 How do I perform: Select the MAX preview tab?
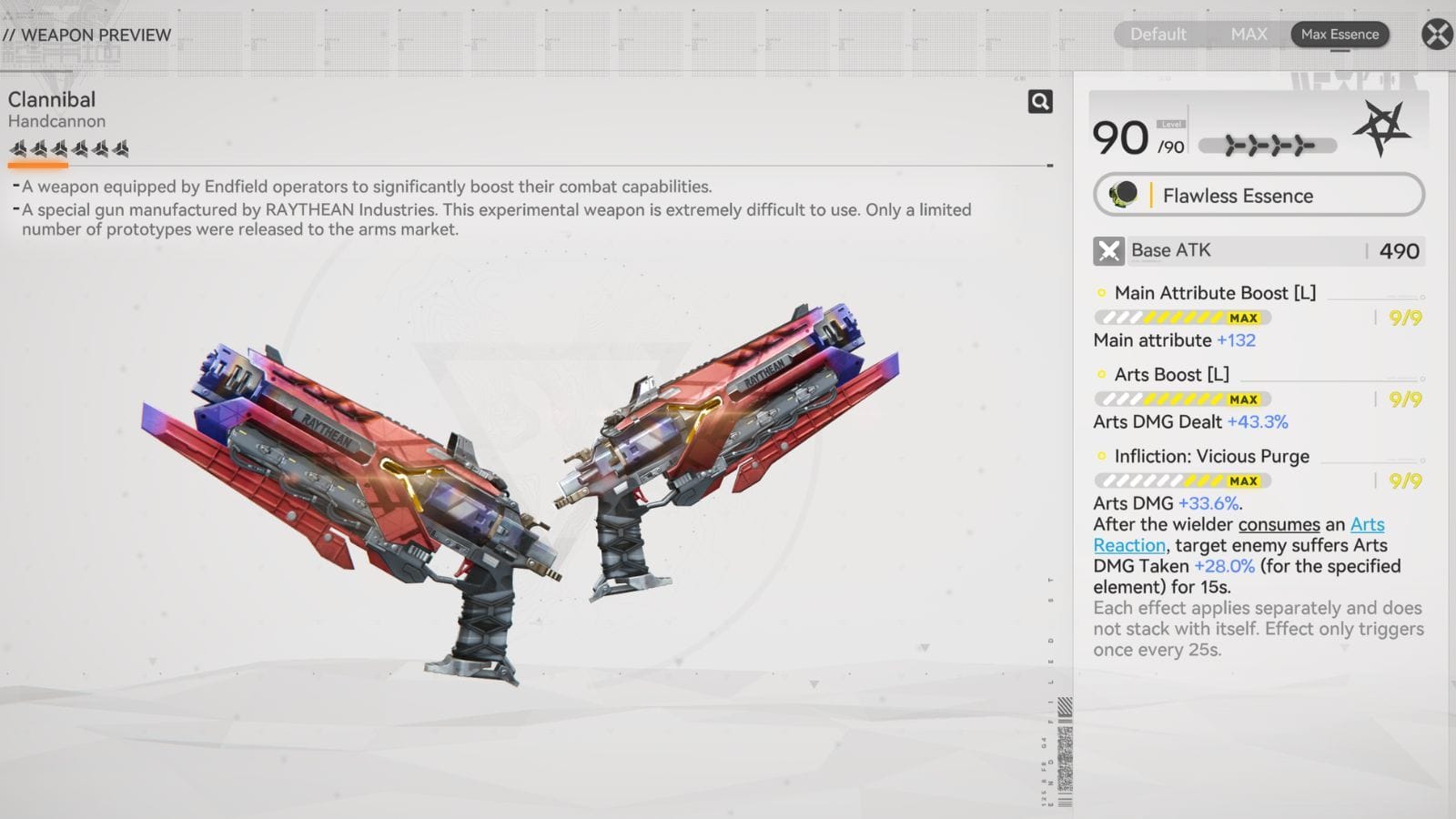(1249, 35)
